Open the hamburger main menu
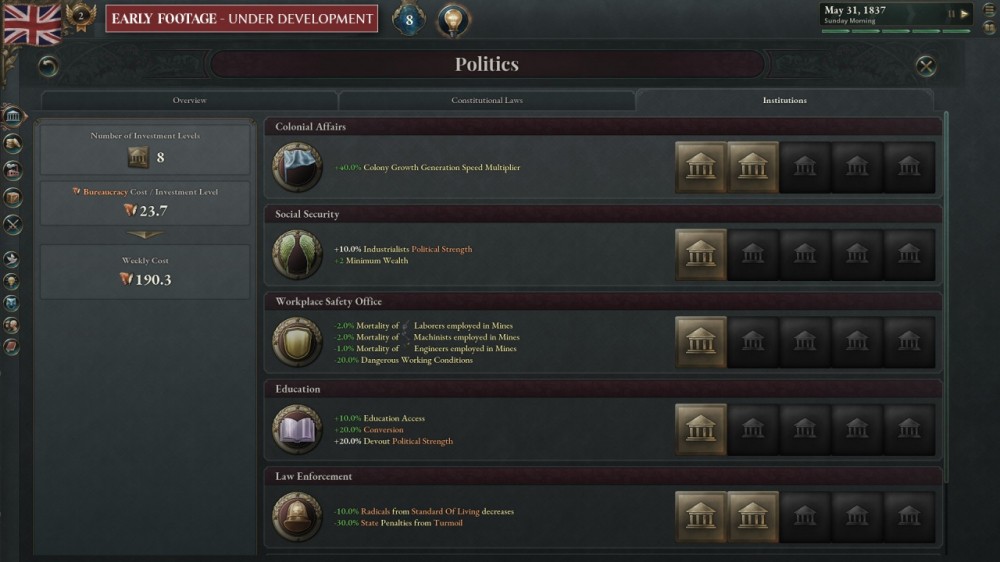This screenshot has height=562, width=1000. [989, 10]
